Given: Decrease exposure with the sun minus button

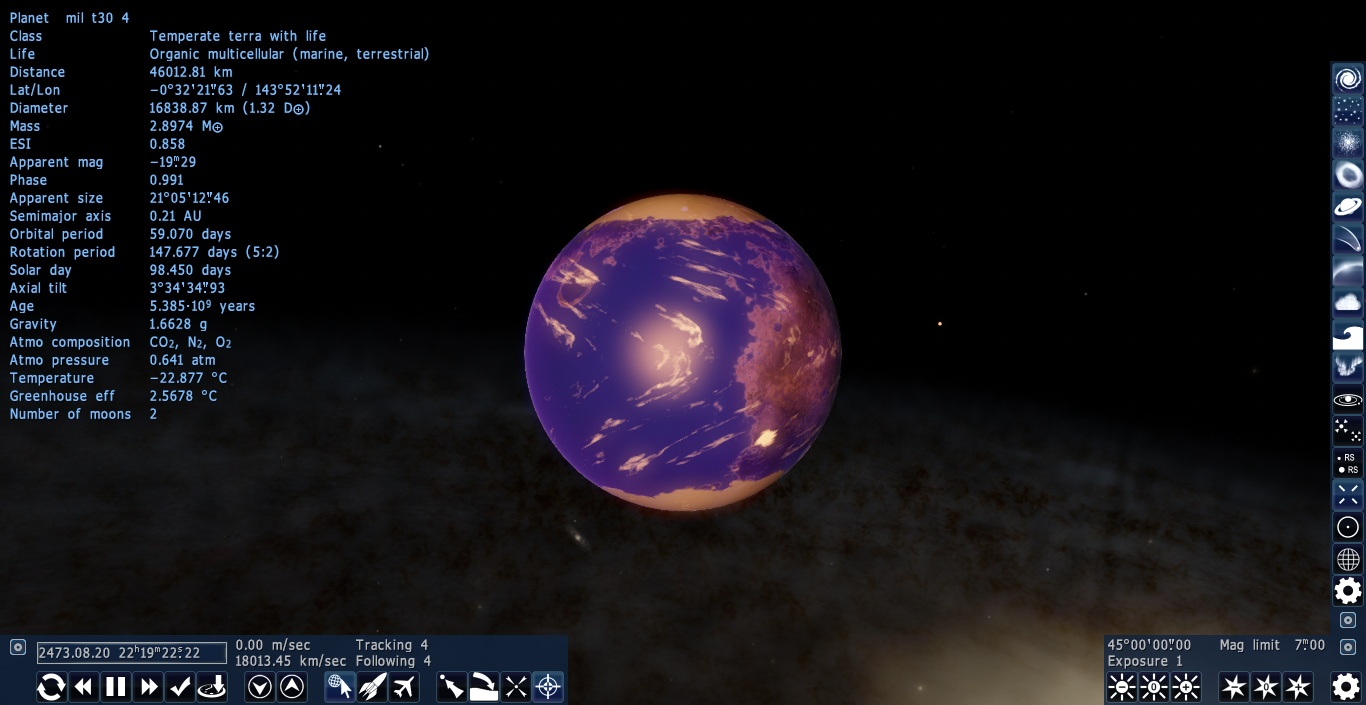Looking at the screenshot, I should 1122,687.
